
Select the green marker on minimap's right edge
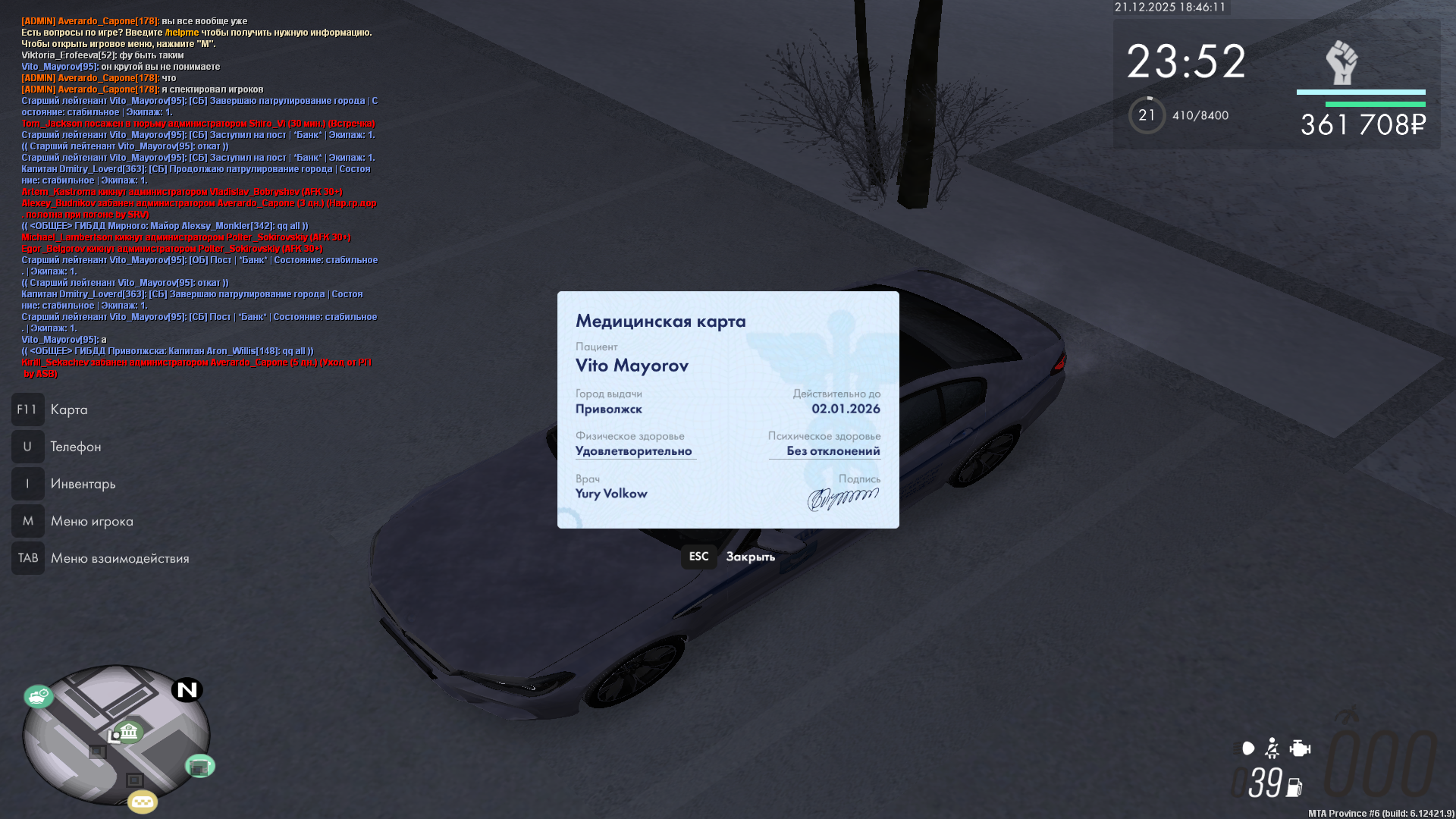[200, 767]
